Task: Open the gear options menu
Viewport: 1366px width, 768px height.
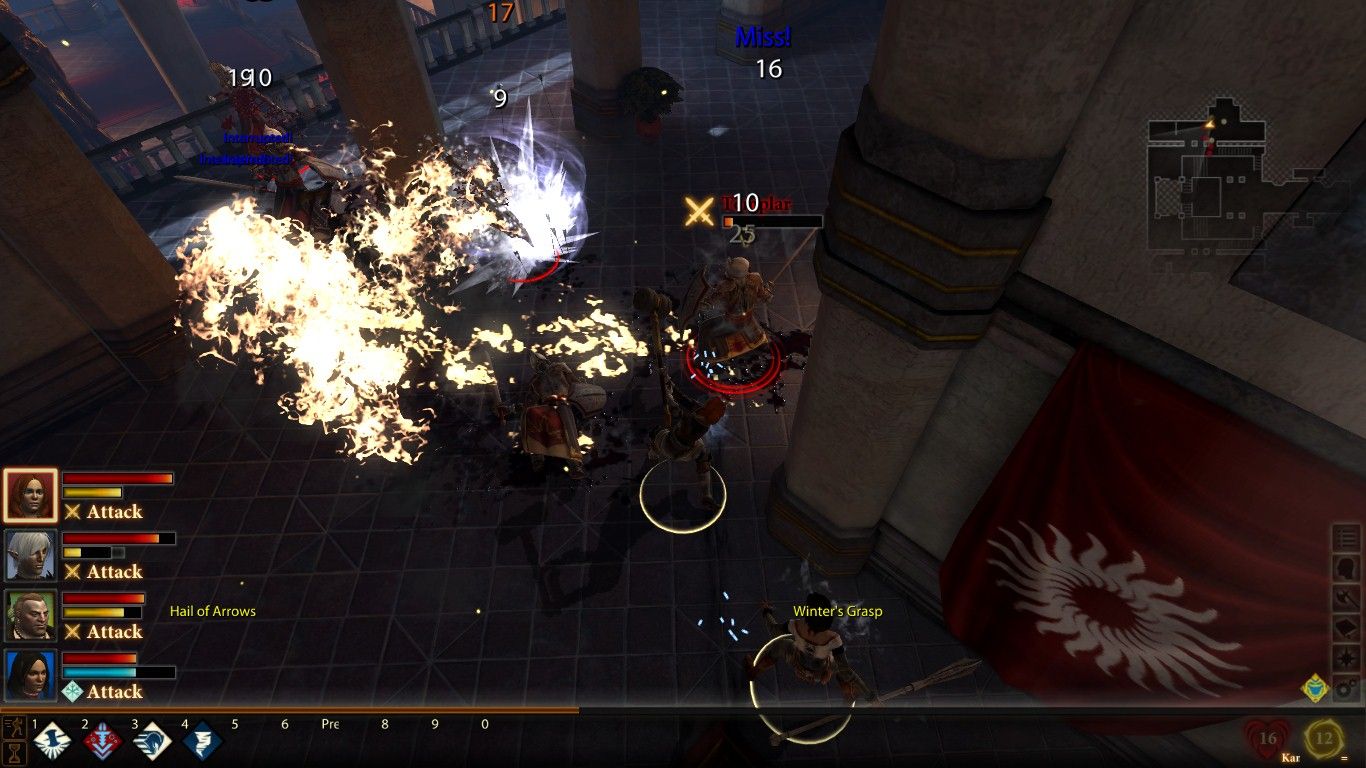Action: coord(1348,688)
